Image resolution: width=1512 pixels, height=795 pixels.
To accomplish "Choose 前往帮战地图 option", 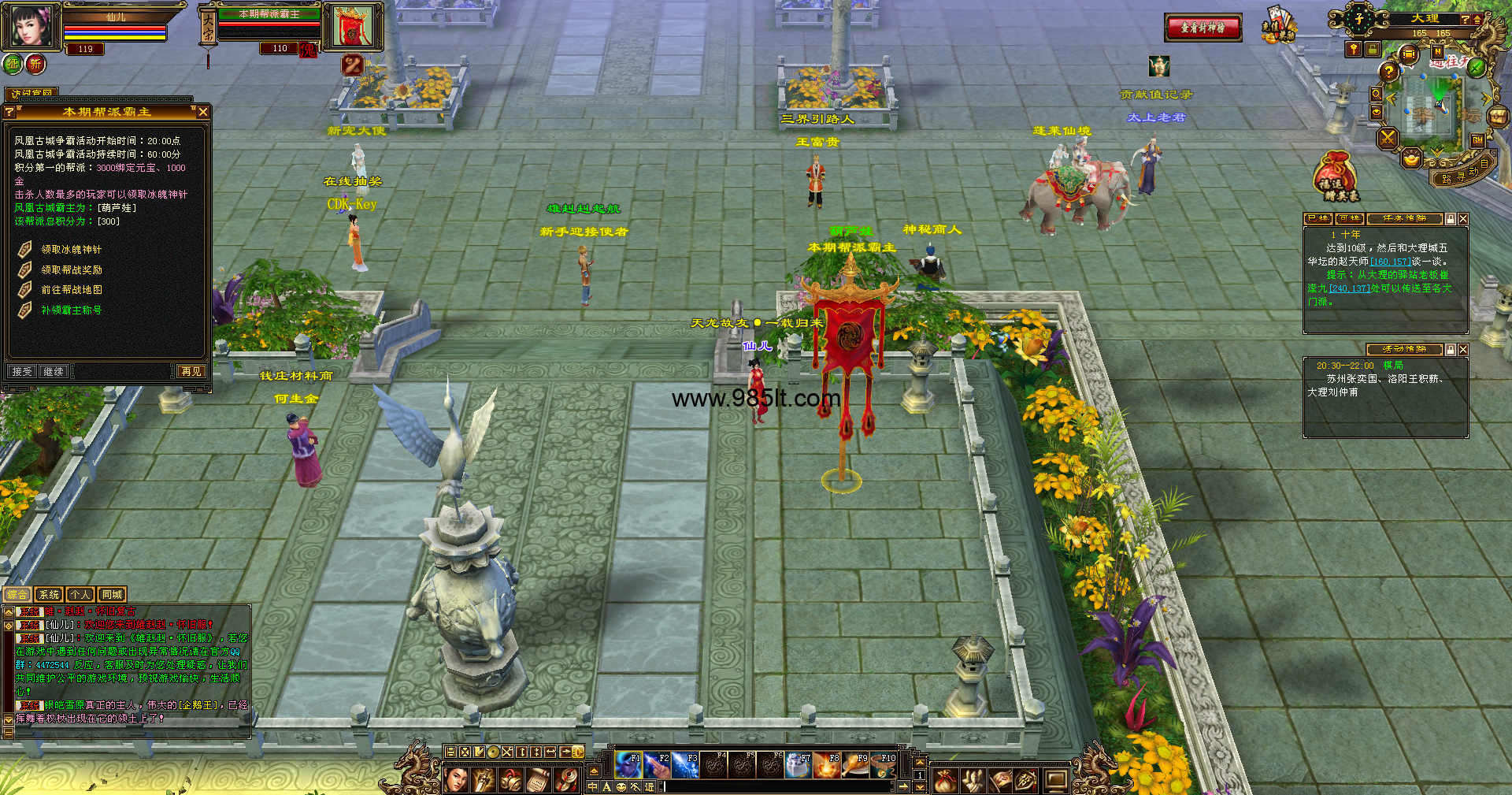I will tap(71, 290).
